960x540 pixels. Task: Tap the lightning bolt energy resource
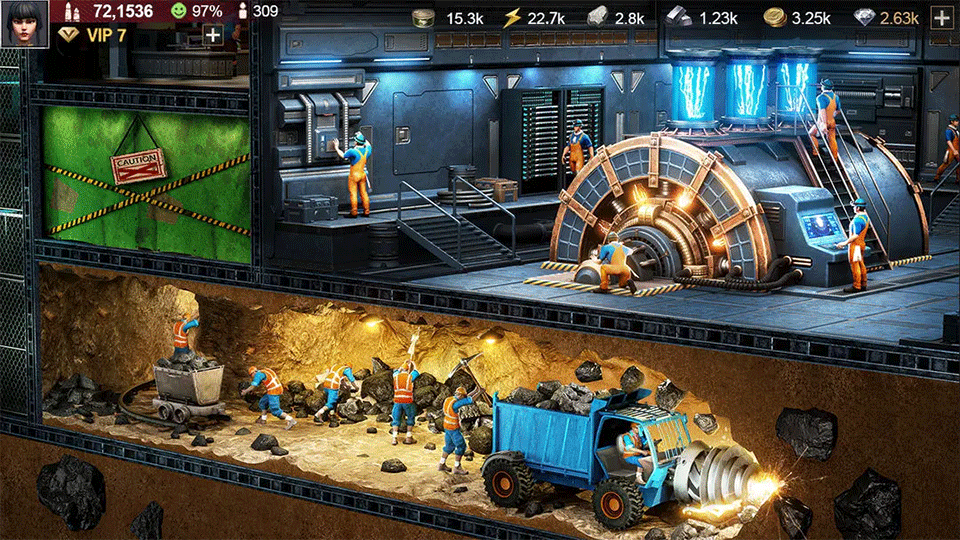click(x=512, y=17)
